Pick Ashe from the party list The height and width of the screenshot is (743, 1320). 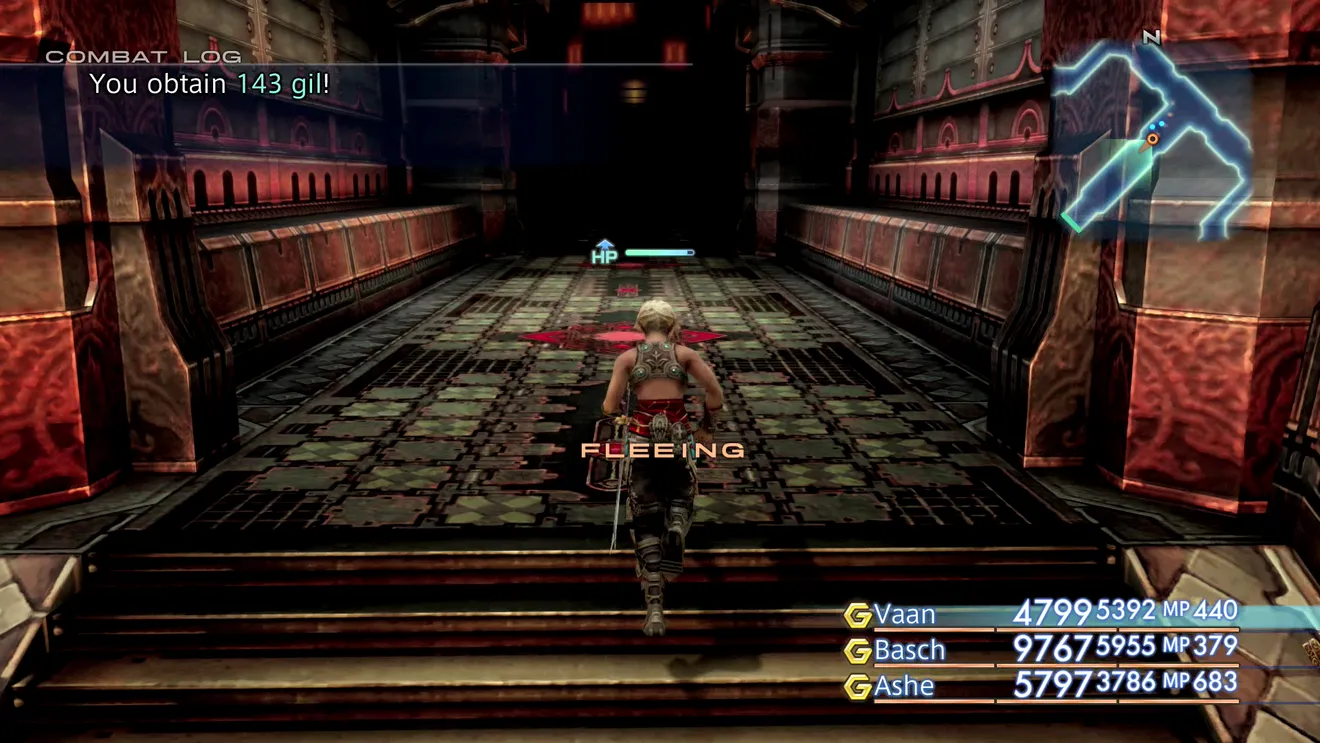904,686
